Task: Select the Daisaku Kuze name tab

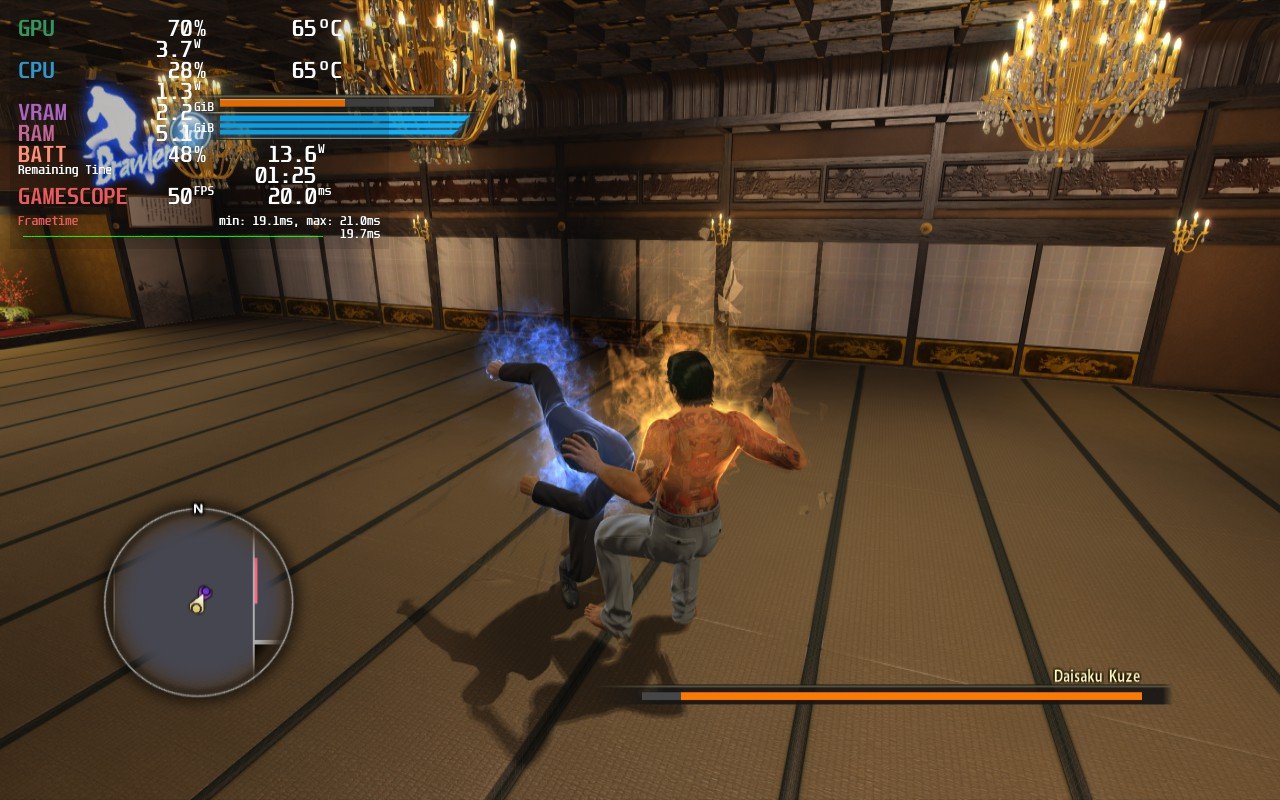Action: point(1096,676)
